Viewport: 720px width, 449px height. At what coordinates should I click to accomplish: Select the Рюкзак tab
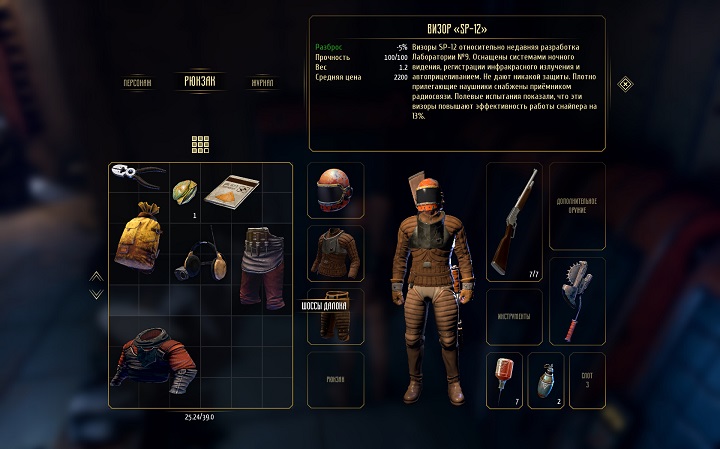199,81
